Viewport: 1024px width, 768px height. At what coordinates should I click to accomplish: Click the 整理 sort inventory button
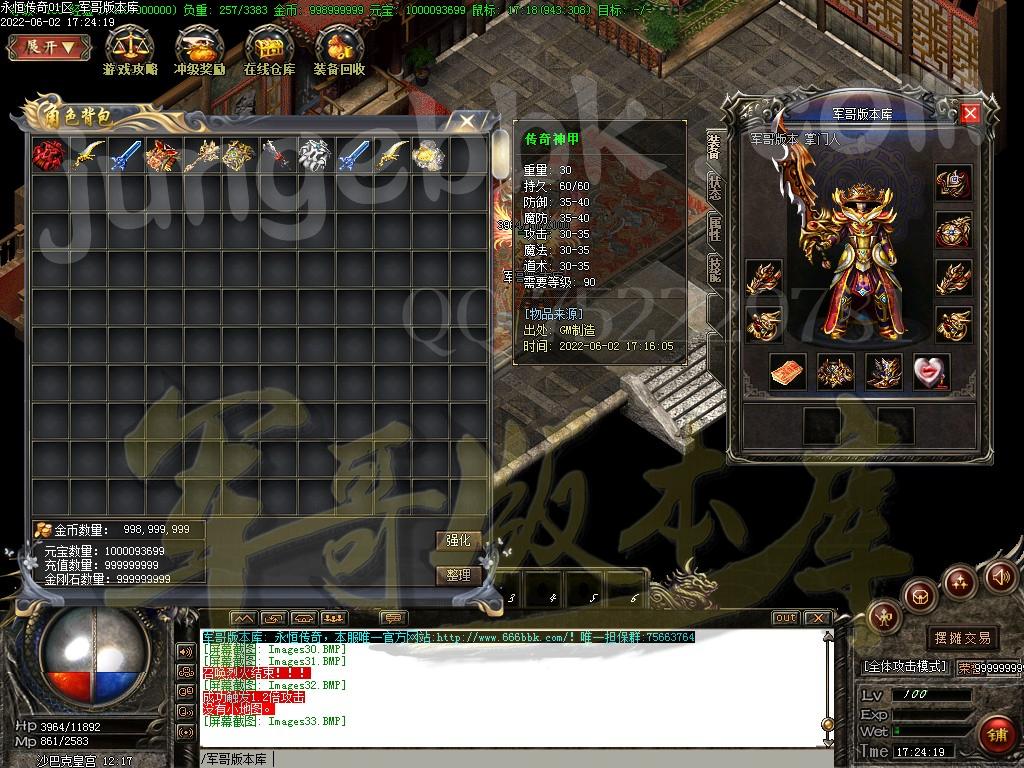[457, 575]
